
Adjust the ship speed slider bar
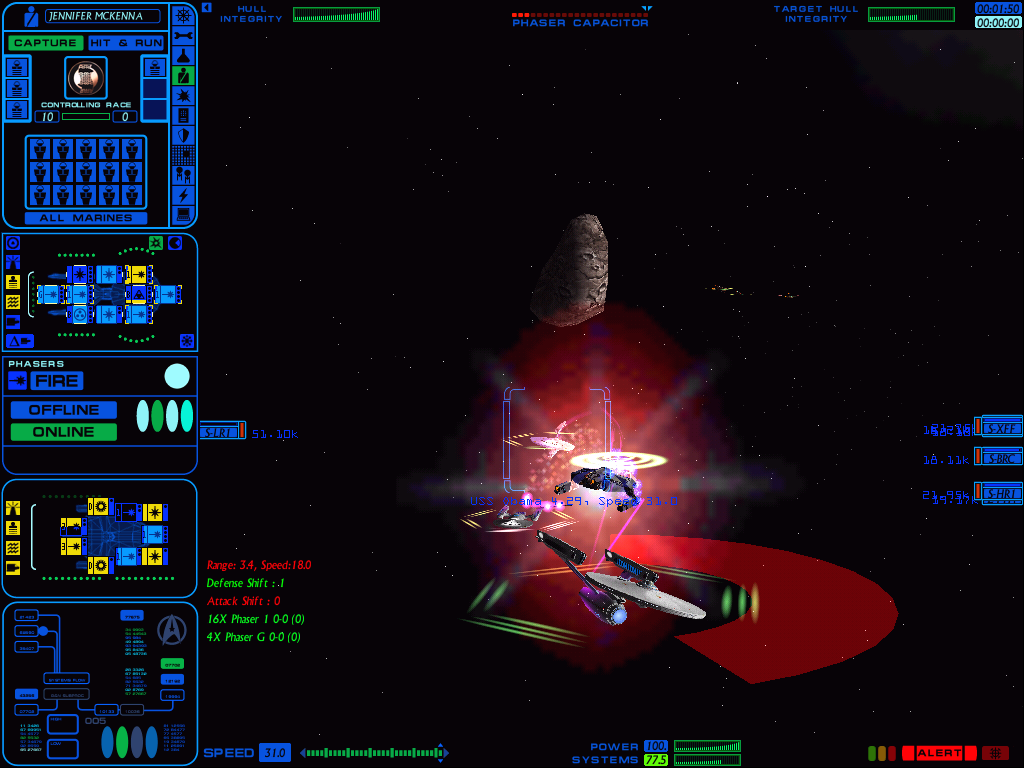tap(374, 753)
